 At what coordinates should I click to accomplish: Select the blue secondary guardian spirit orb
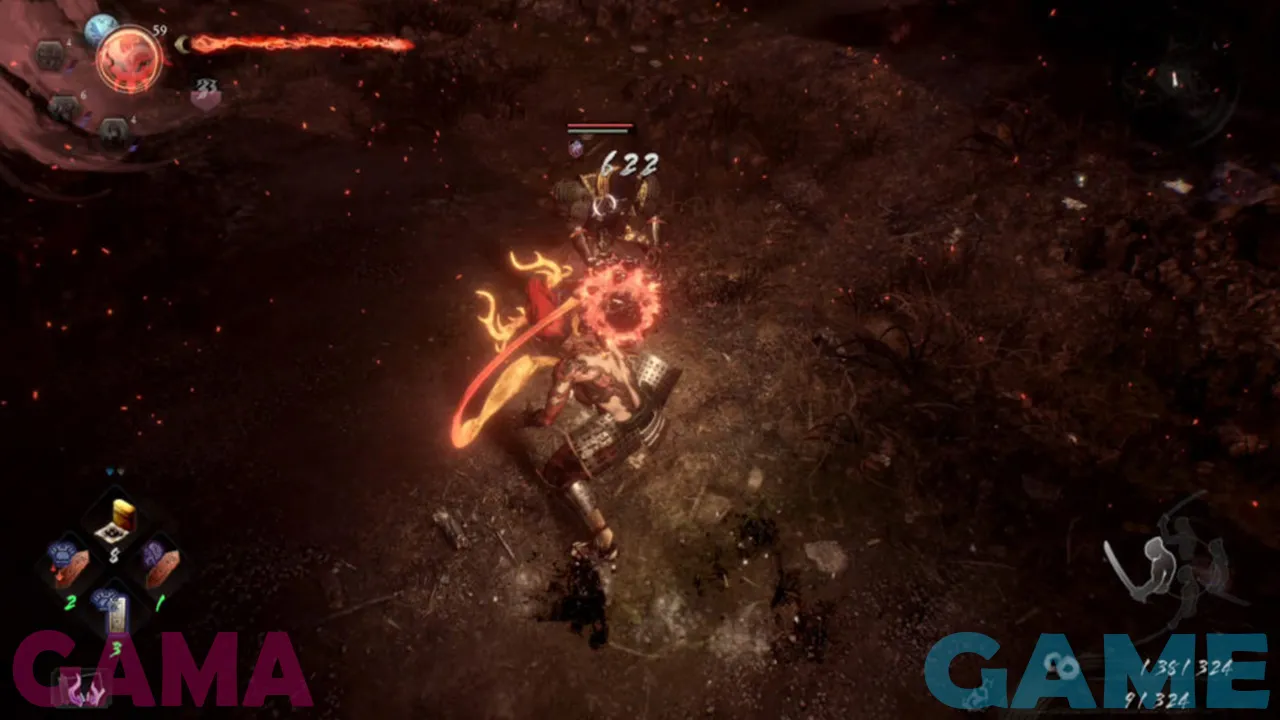point(100,30)
